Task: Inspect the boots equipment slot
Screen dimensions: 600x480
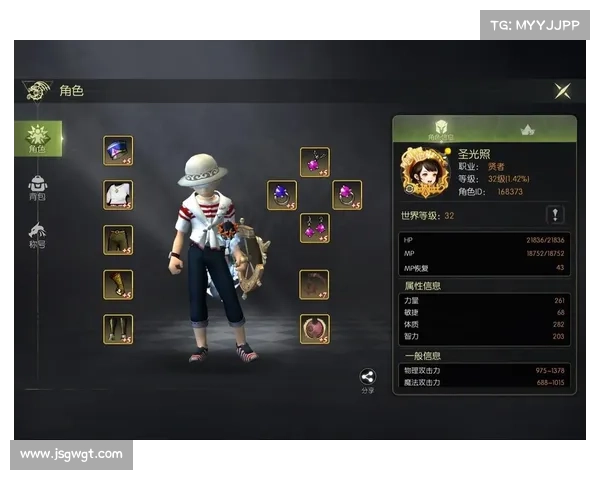Action: tap(118, 329)
